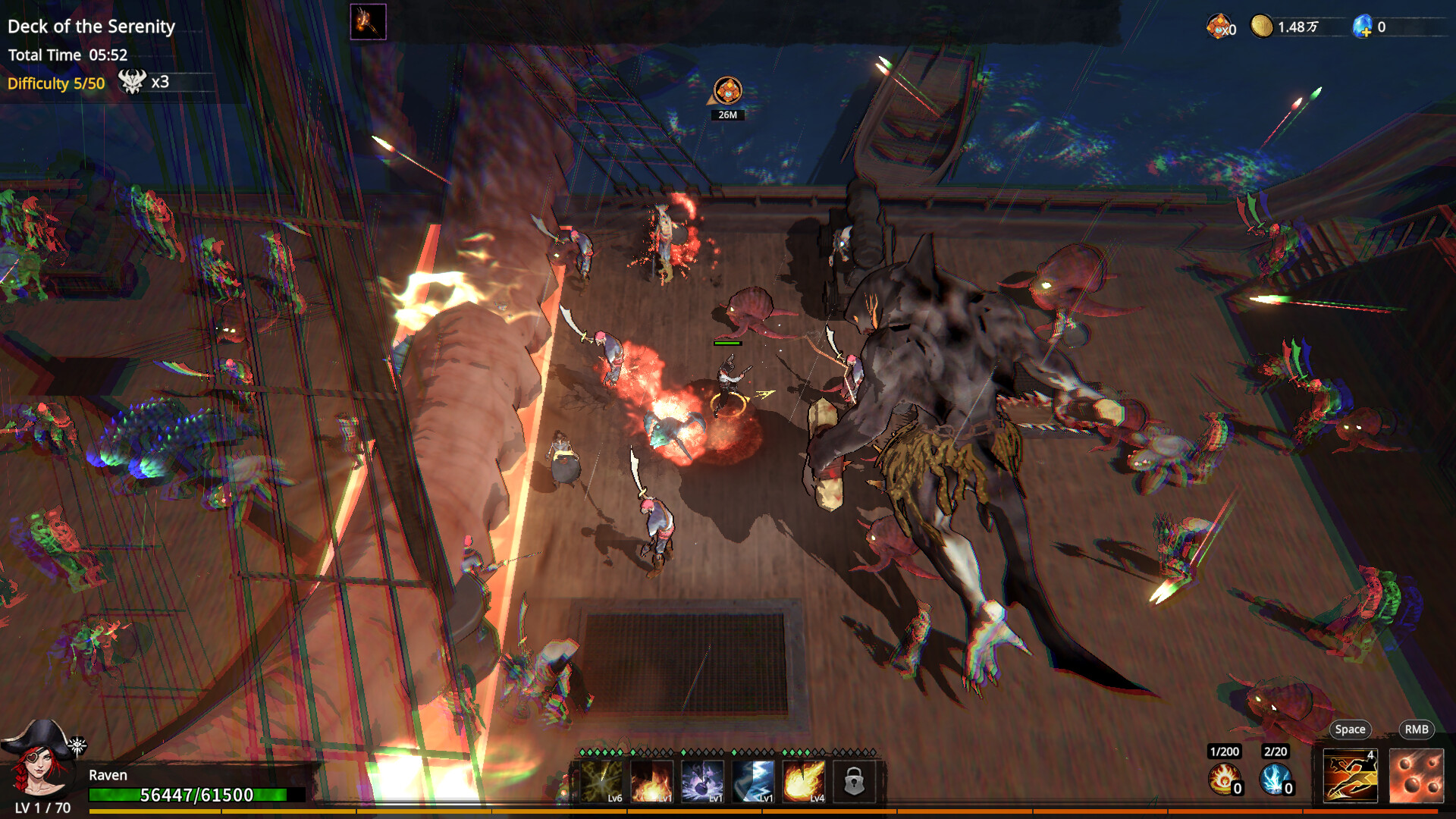This screenshot has height=819, width=1456.
Task: Trigger the Lv1 ice slash skill
Action: coord(752,783)
